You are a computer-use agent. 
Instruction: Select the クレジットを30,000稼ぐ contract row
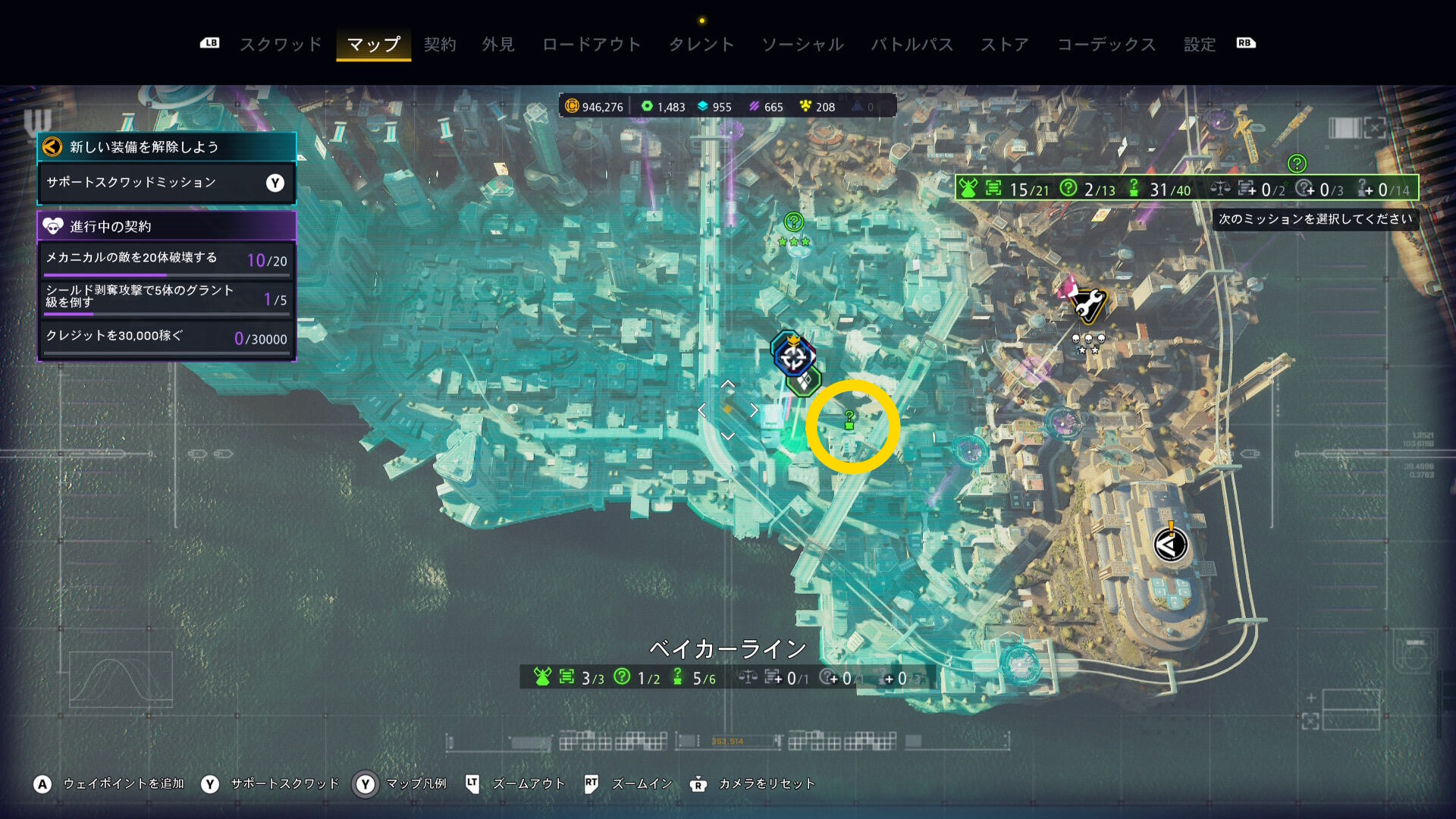166,337
